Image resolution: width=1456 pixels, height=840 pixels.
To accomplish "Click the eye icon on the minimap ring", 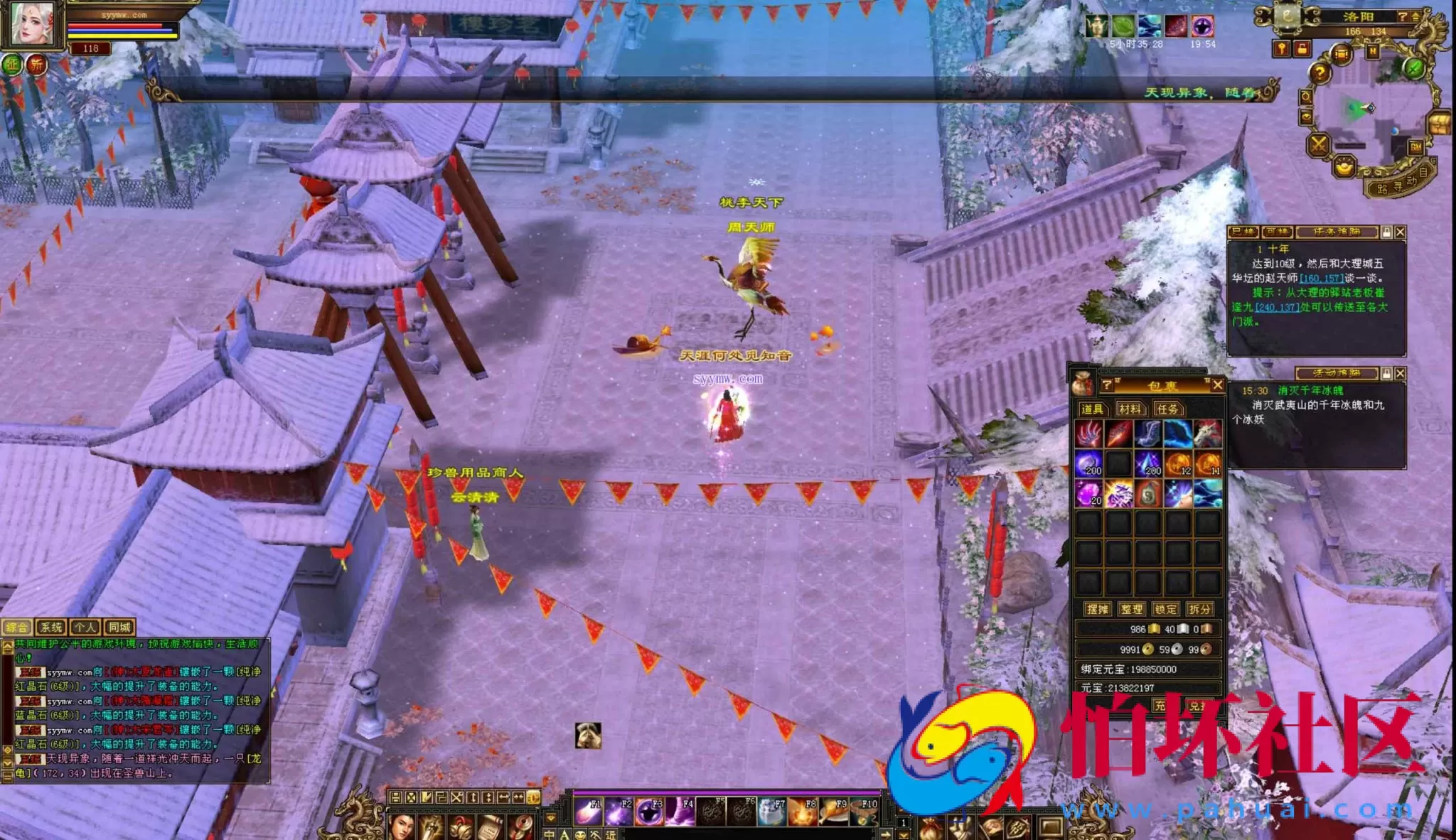I will tap(1307, 117).
